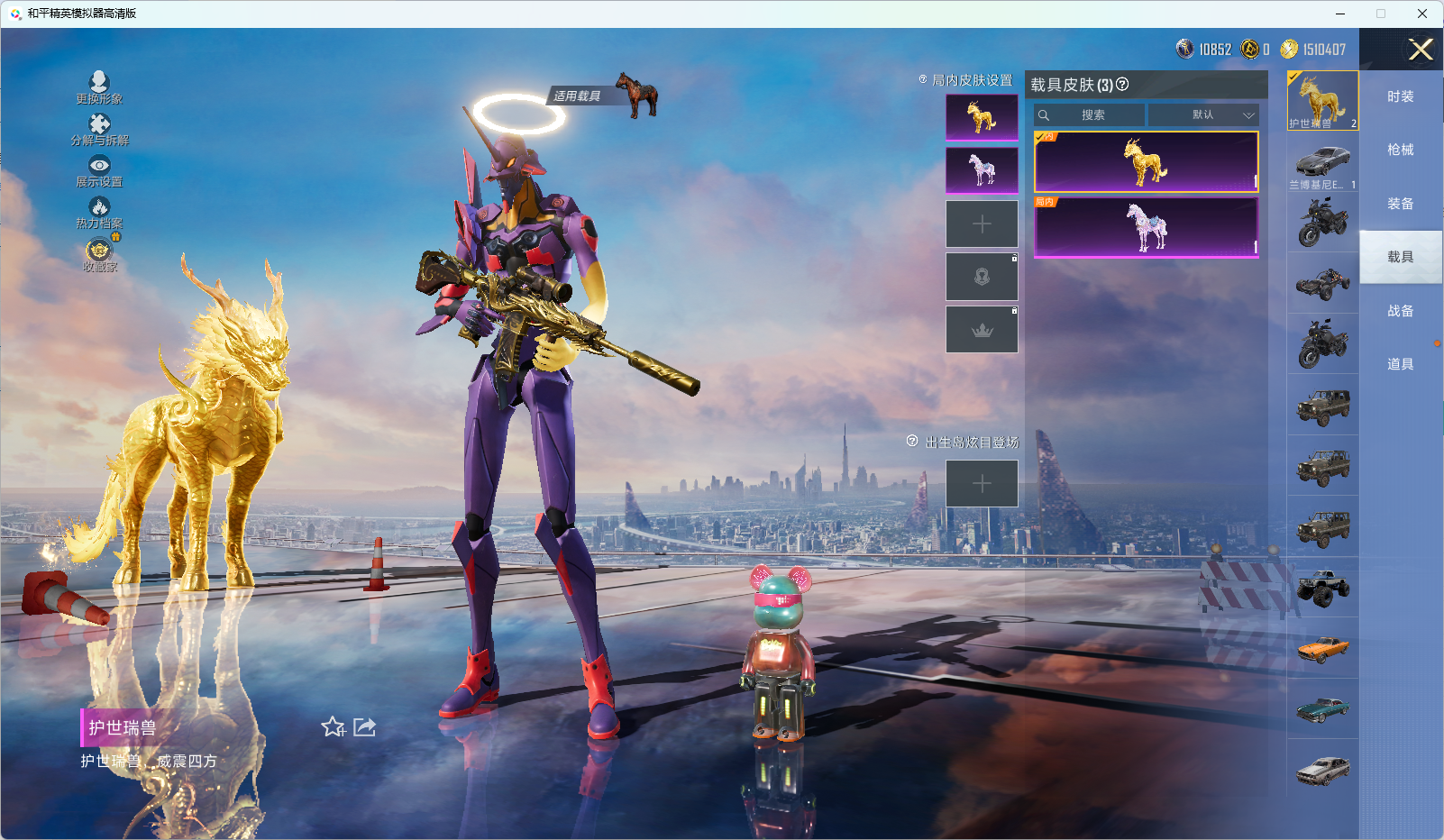Select the 装备 tab

coord(1400,204)
